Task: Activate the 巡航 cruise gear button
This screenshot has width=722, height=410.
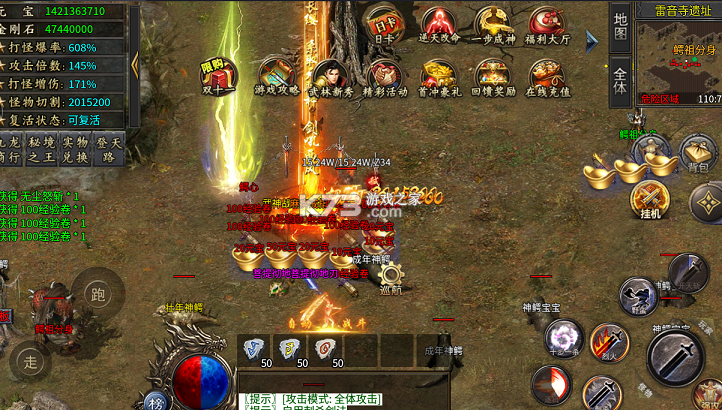Action: point(391,275)
